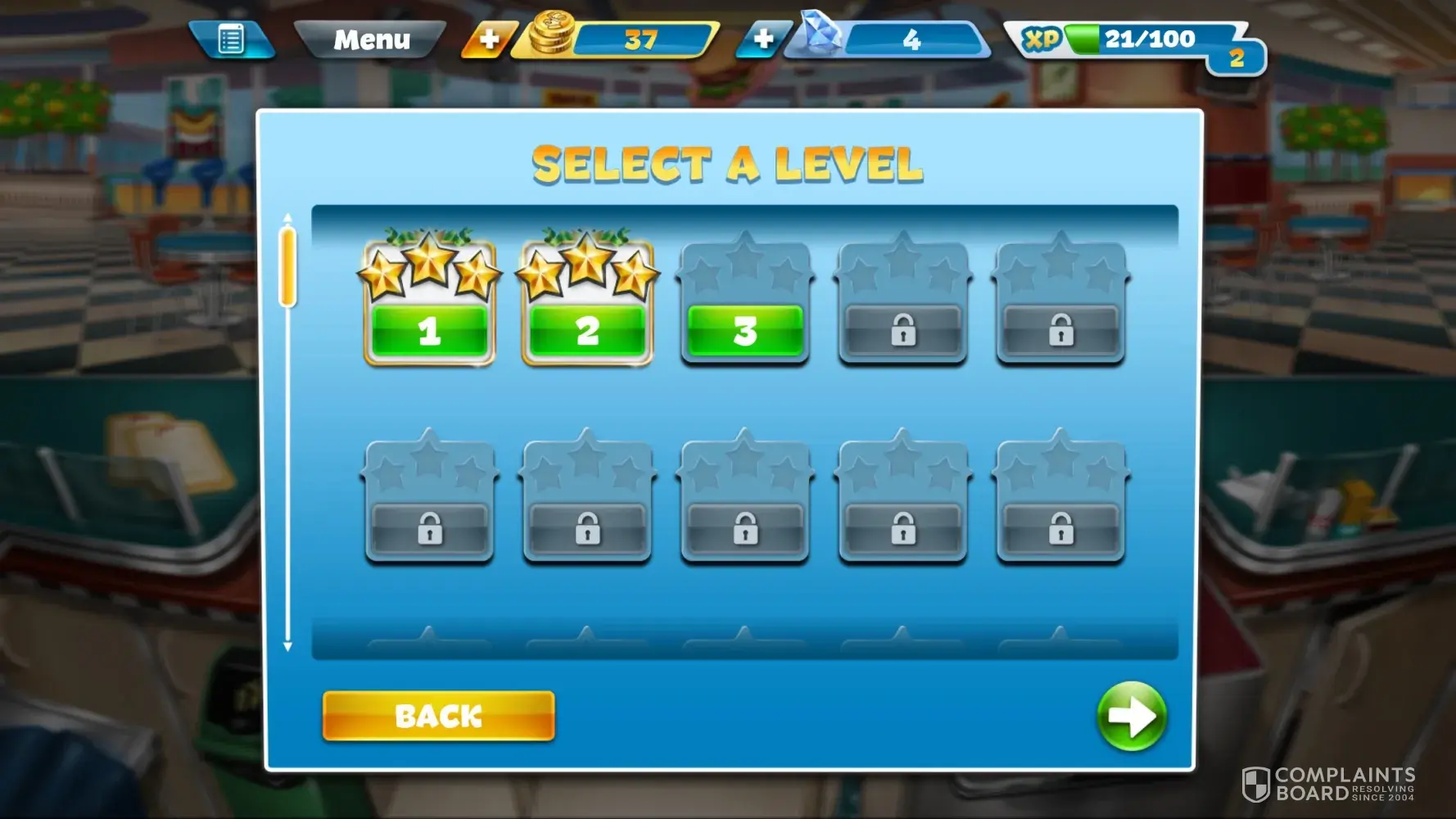
Task: Open the Menu button
Action: pos(371,39)
